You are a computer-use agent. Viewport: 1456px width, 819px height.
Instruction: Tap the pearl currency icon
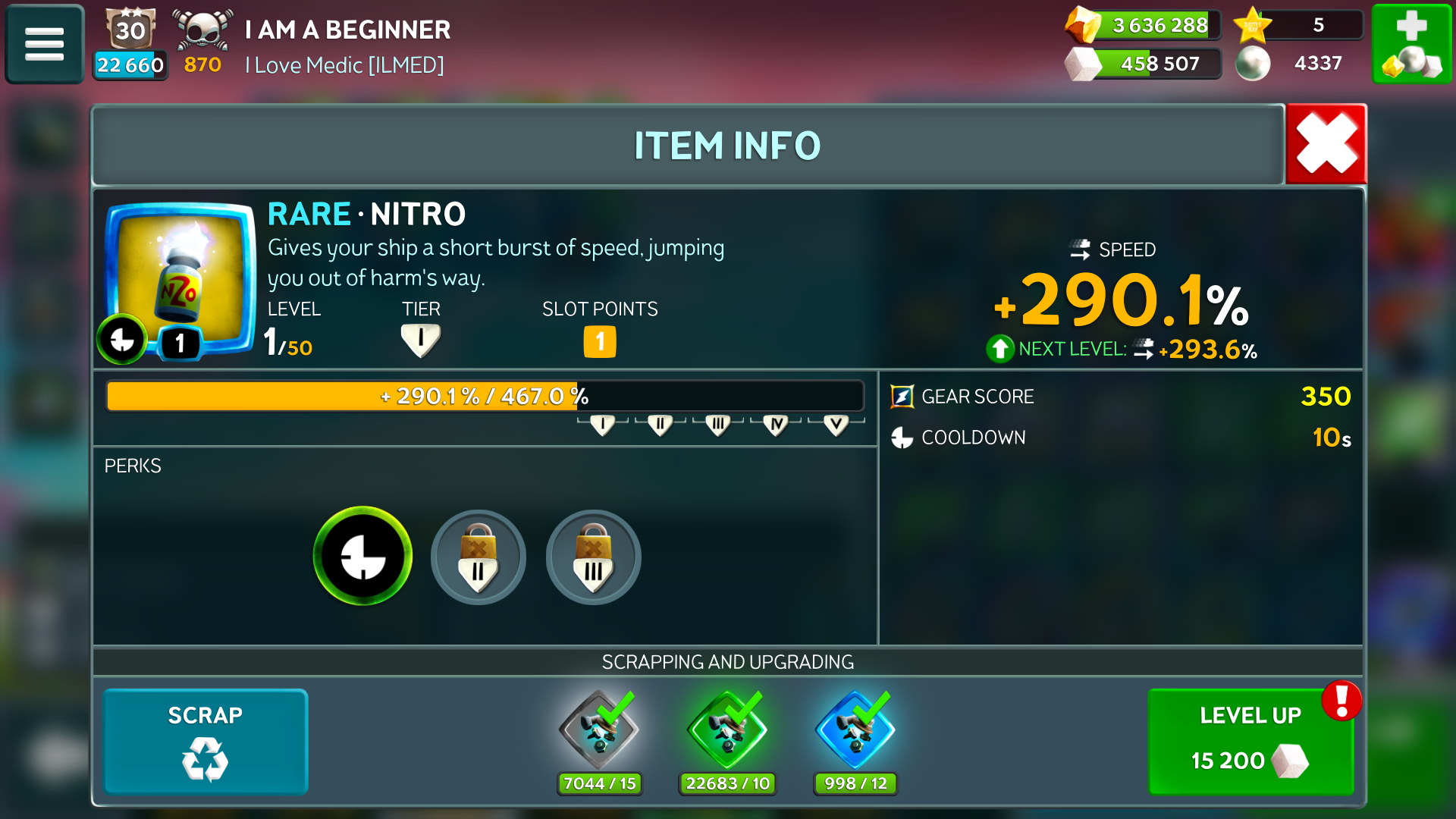(x=1253, y=64)
